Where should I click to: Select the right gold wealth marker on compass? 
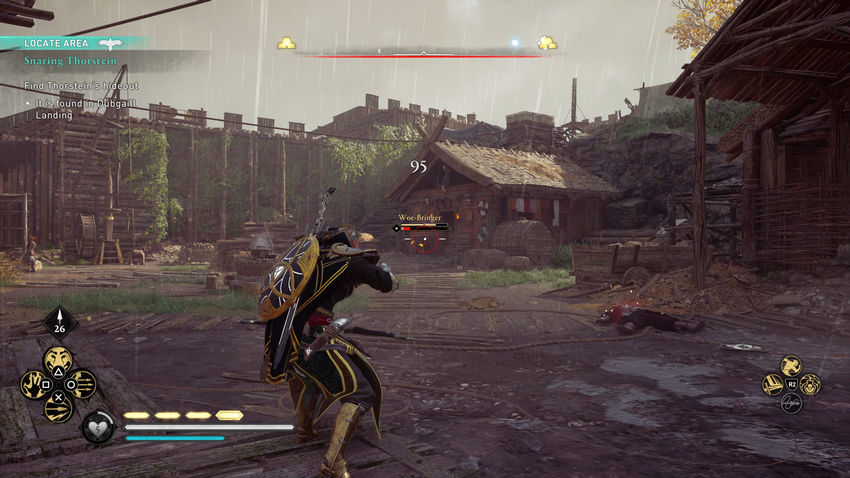547,43
